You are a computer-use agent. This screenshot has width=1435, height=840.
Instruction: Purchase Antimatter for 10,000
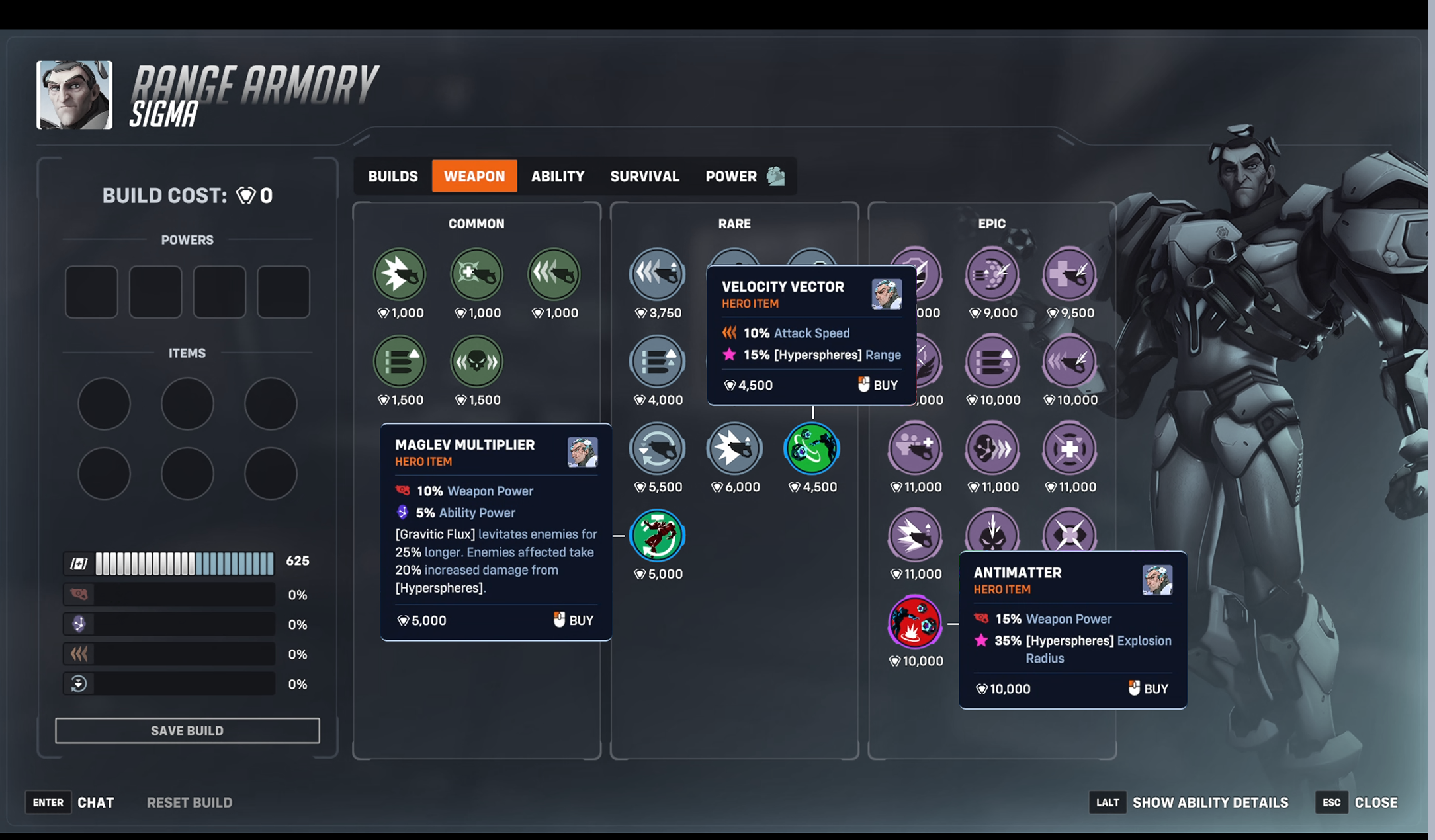coord(1148,689)
